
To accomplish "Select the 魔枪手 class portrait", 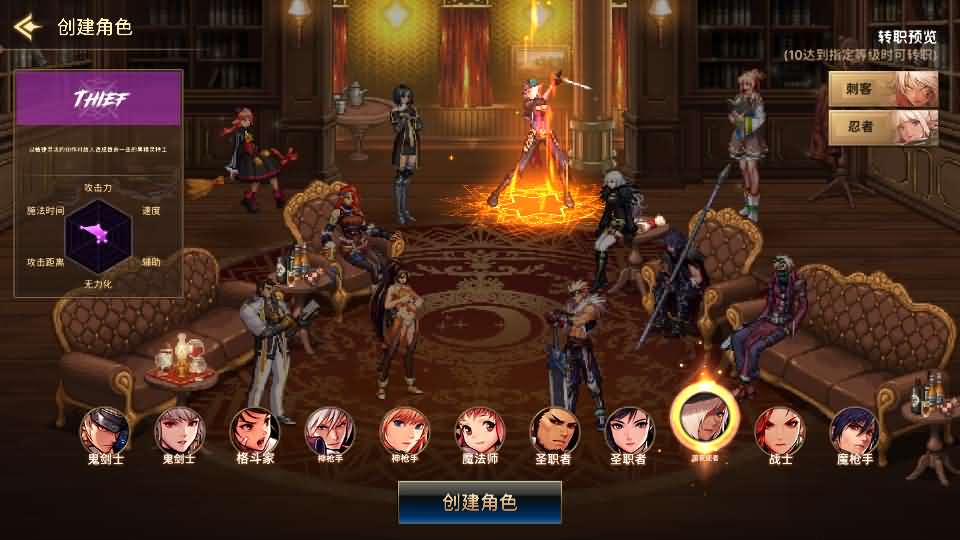I will (854, 431).
